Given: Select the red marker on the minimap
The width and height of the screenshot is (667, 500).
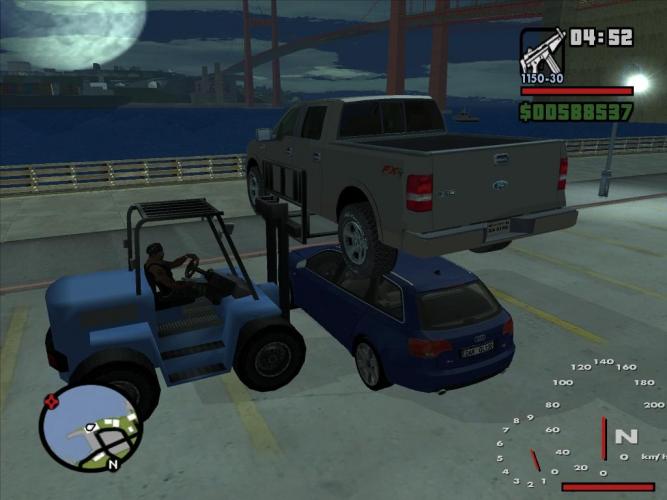Looking at the screenshot, I should click(51, 402).
